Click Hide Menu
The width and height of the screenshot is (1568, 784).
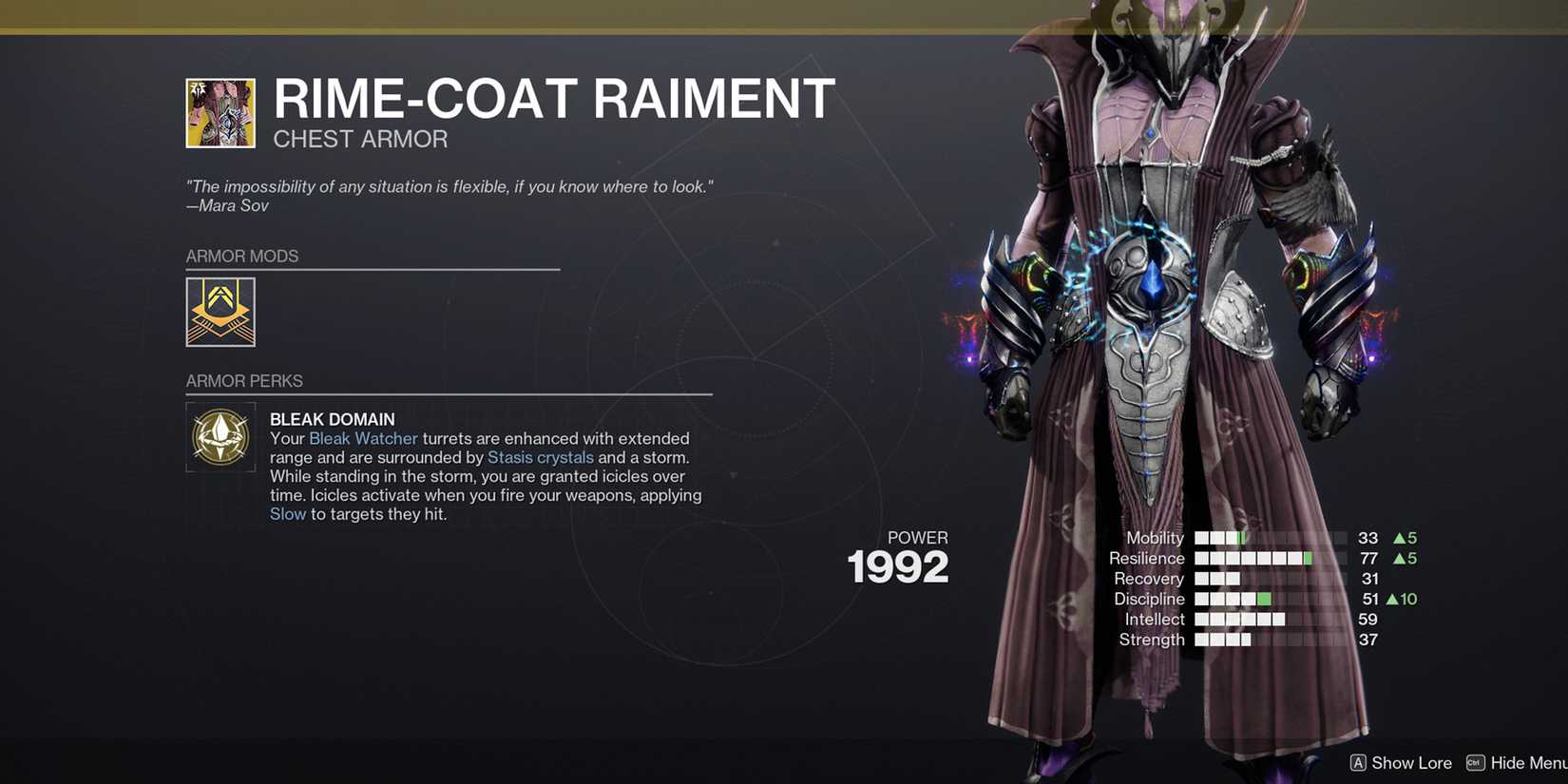[x=1529, y=762]
